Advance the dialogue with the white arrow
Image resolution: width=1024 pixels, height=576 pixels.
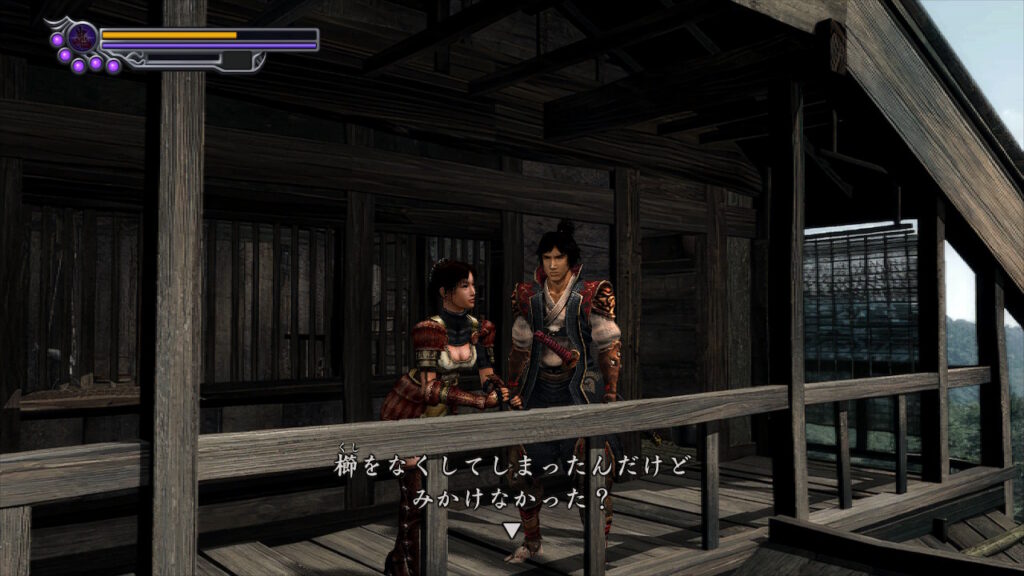pyautogui.click(x=511, y=530)
